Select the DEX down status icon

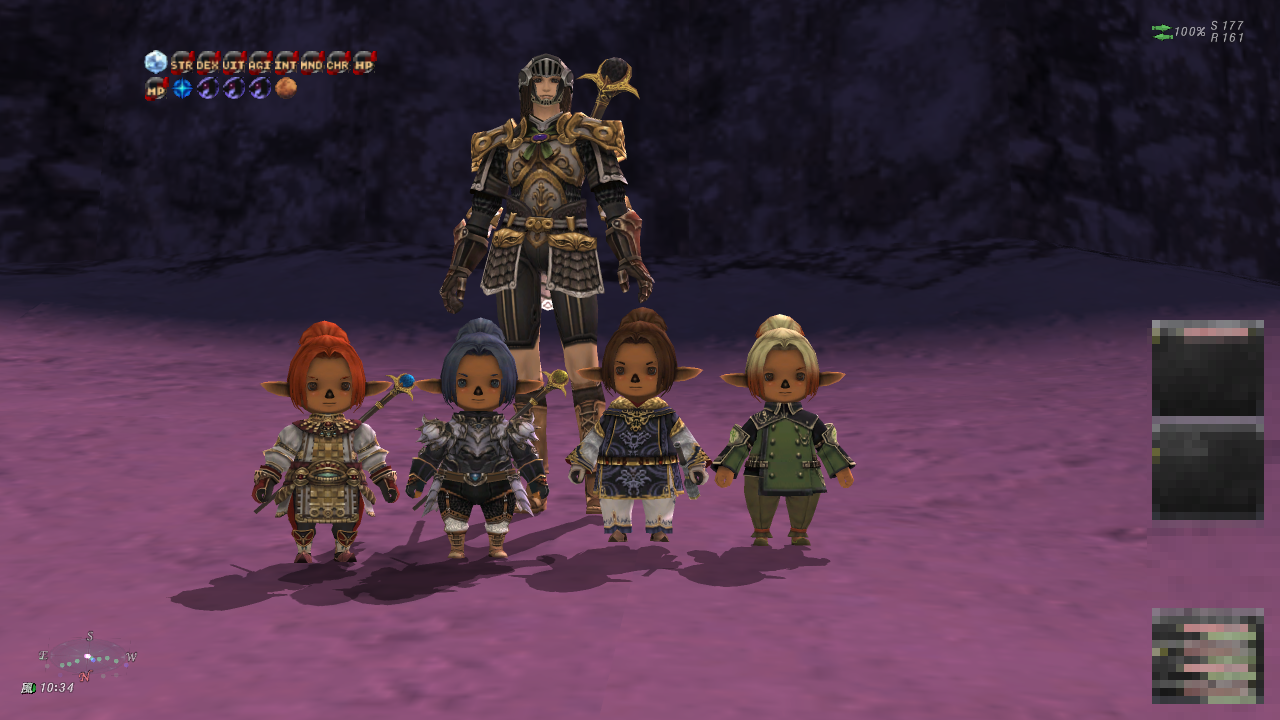(x=207, y=63)
